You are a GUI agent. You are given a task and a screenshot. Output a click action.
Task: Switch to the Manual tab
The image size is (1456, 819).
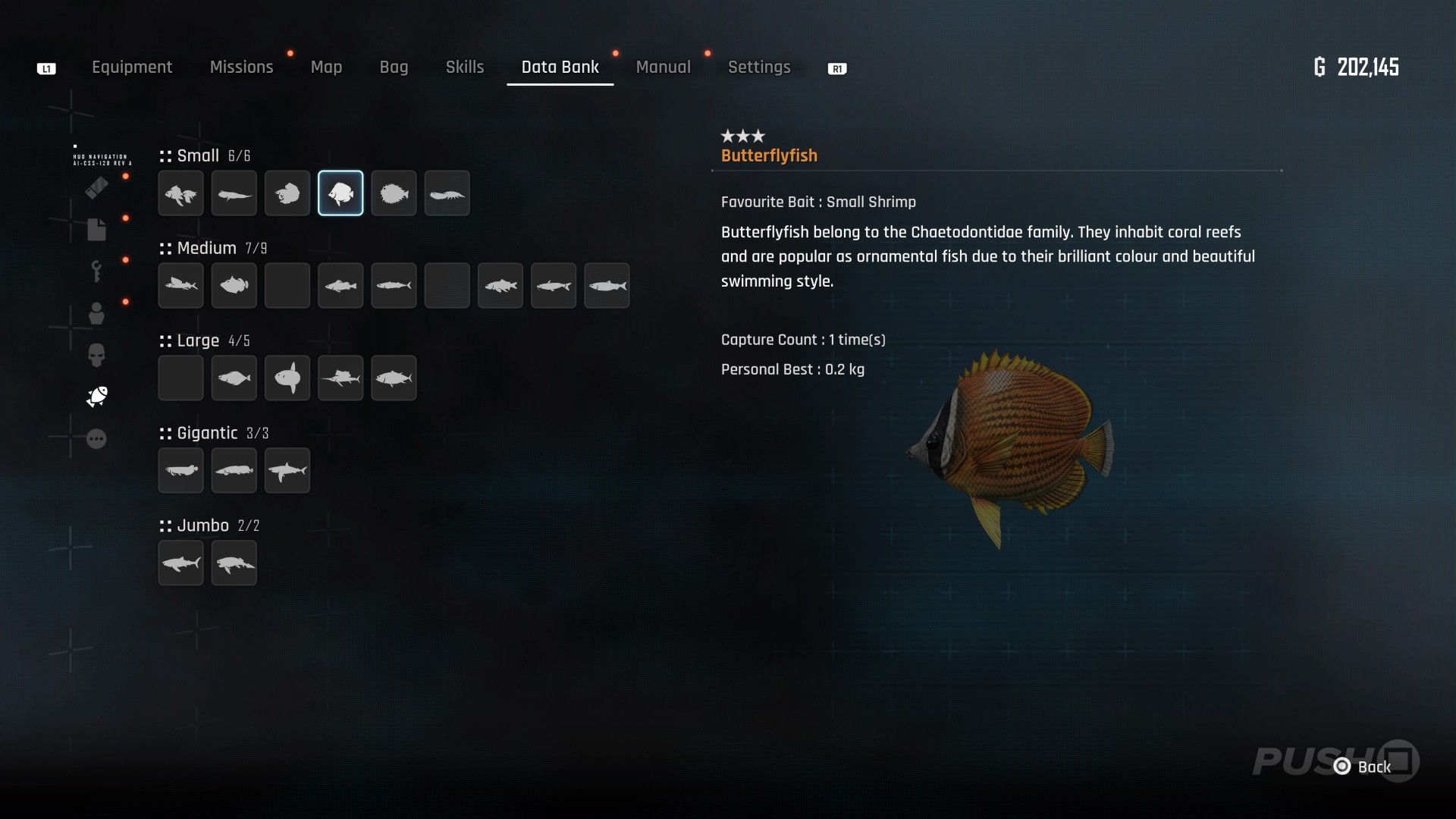(663, 67)
